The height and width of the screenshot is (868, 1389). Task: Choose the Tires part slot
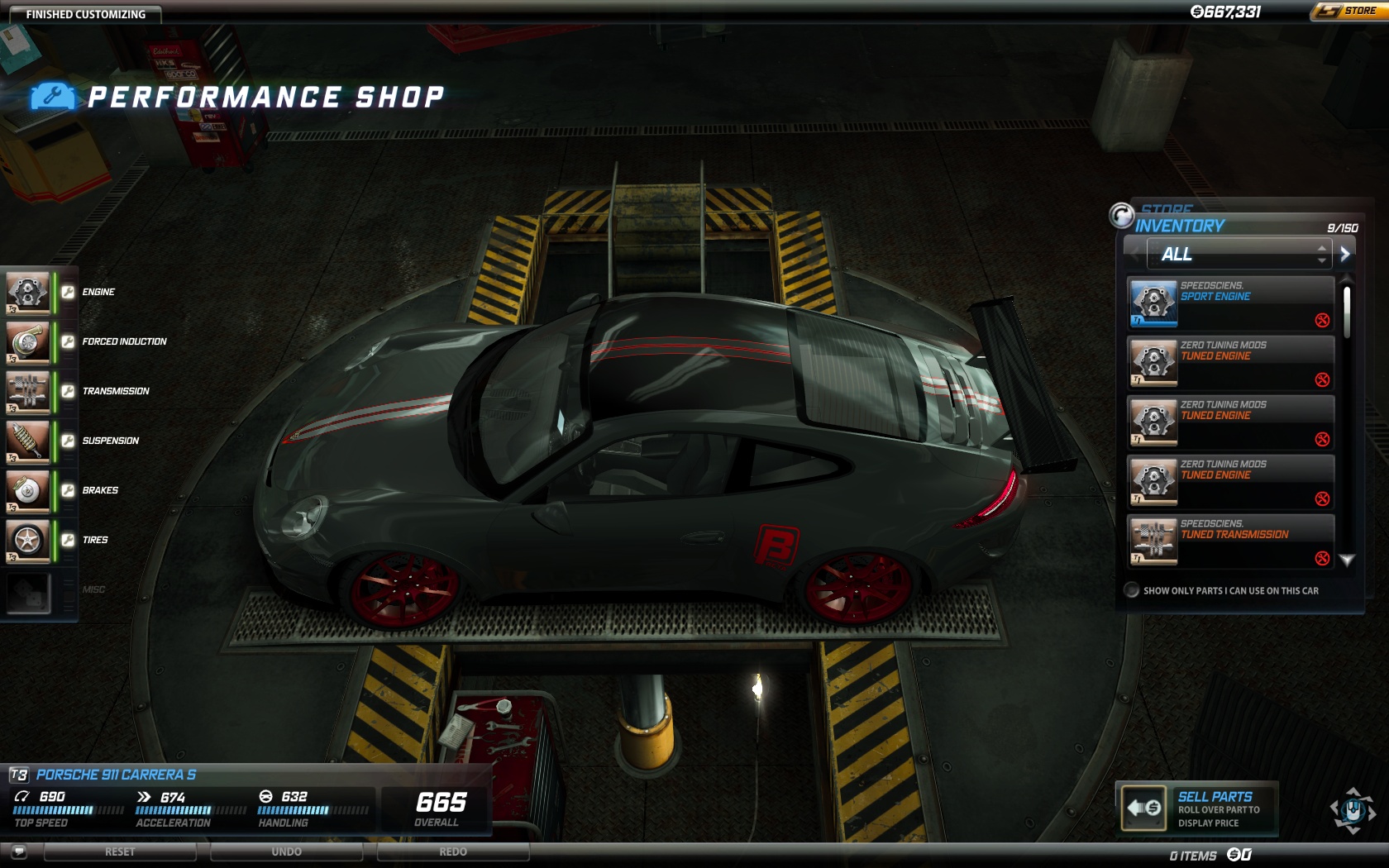(x=28, y=540)
